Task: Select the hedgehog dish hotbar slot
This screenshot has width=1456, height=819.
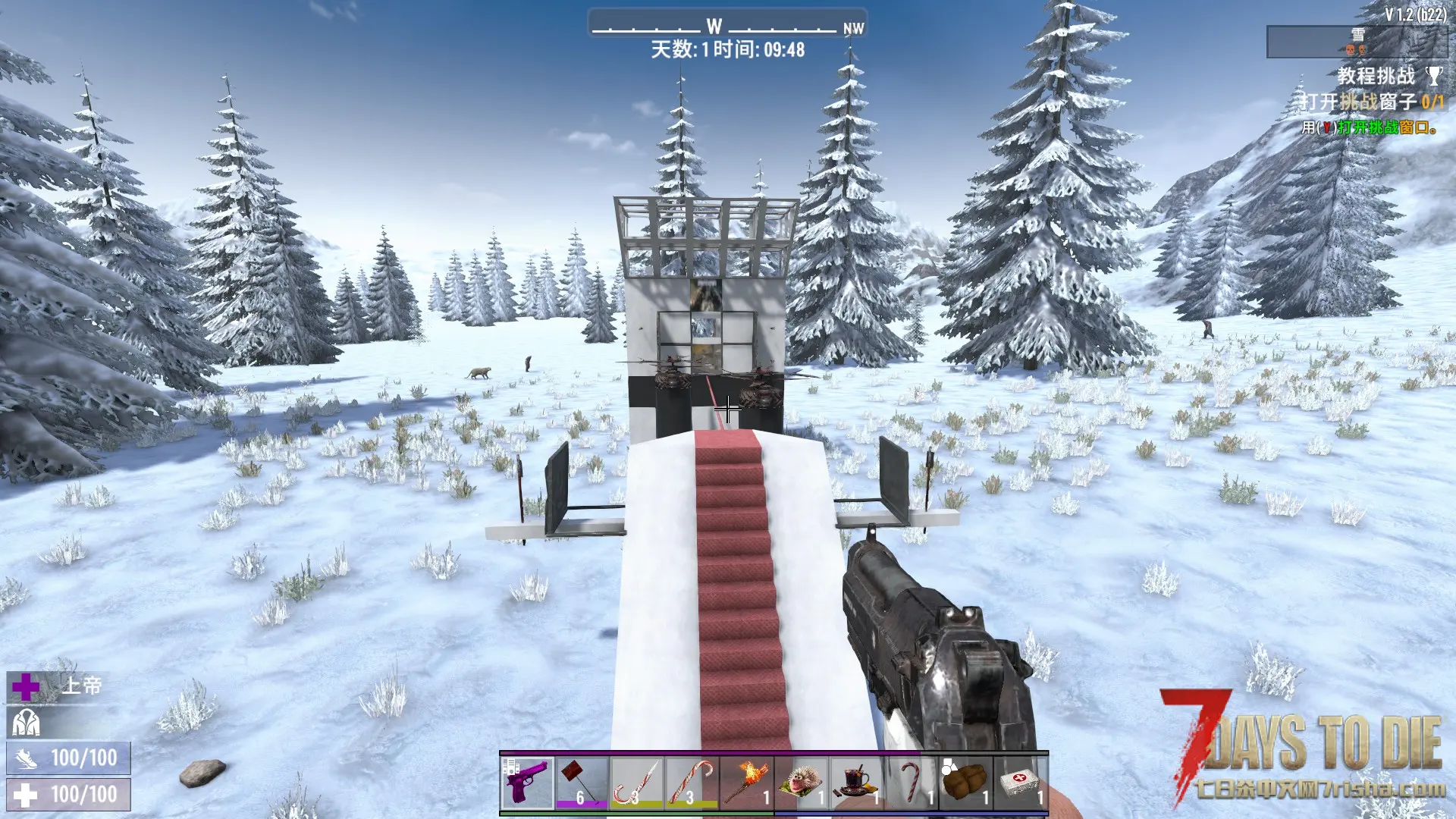Action: (801, 783)
